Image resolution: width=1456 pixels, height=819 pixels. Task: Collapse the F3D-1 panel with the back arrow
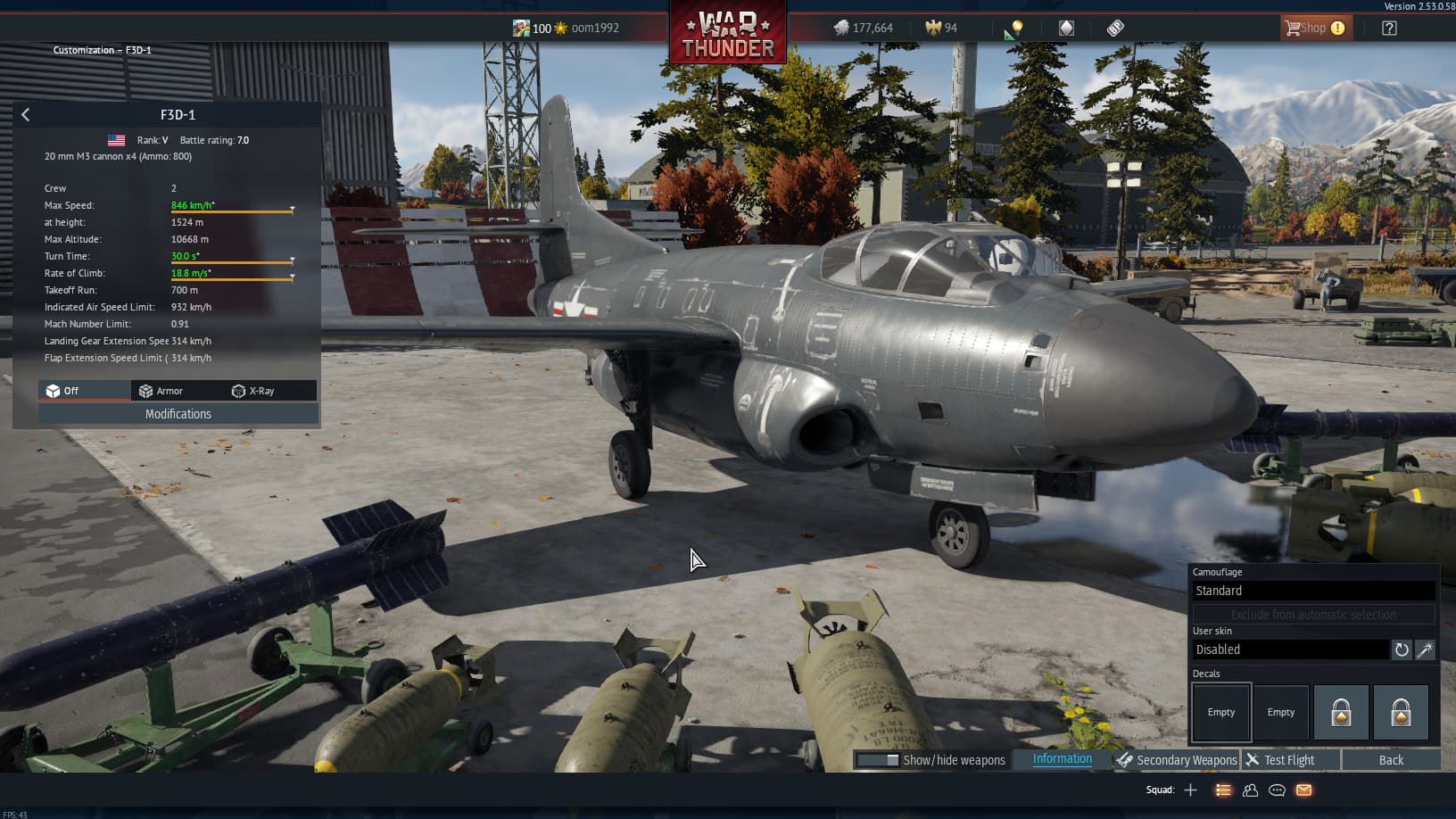[25, 114]
